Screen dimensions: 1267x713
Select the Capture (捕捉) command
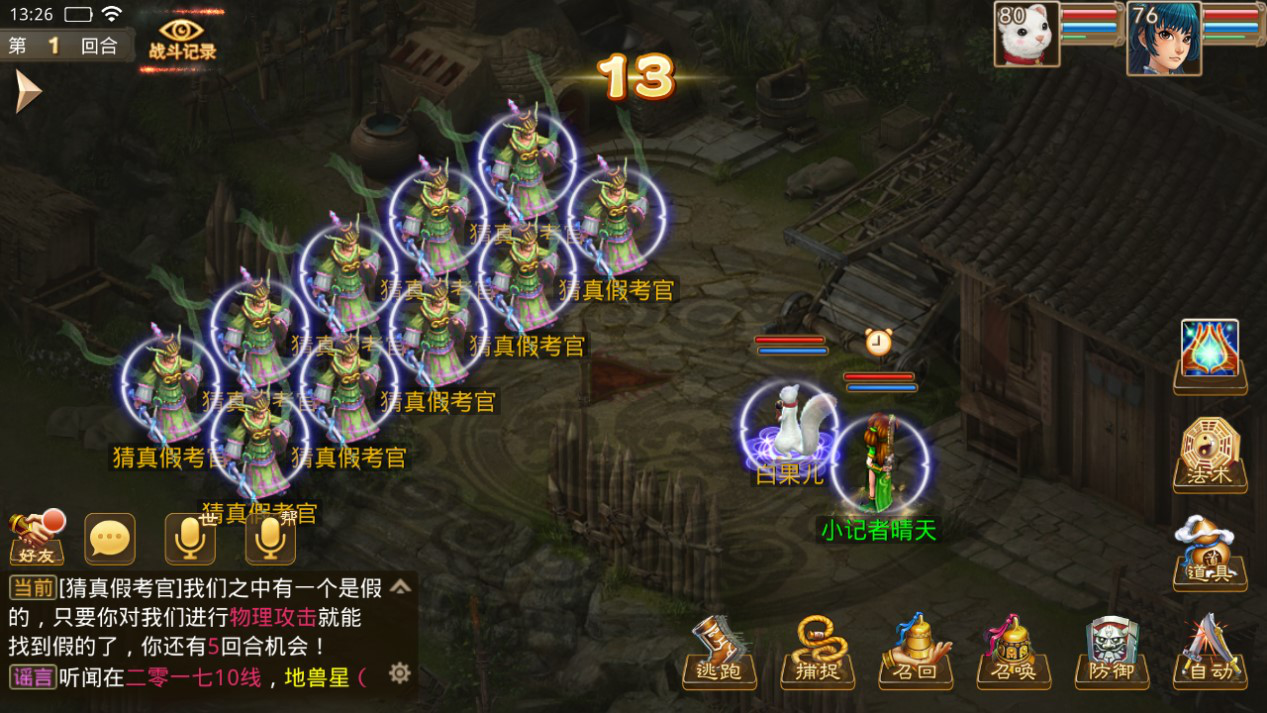[817, 654]
